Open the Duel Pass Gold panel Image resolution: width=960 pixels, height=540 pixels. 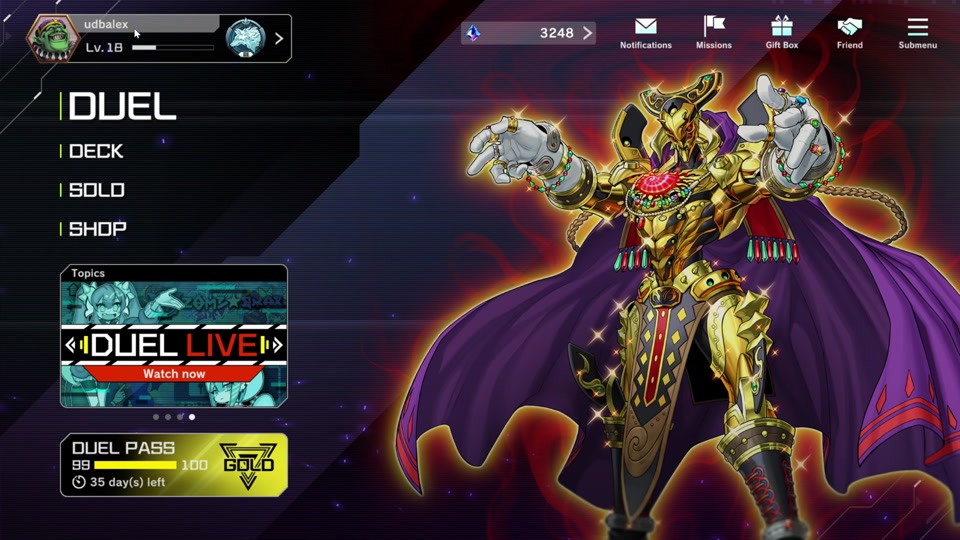pyautogui.click(x=174, y=465)
